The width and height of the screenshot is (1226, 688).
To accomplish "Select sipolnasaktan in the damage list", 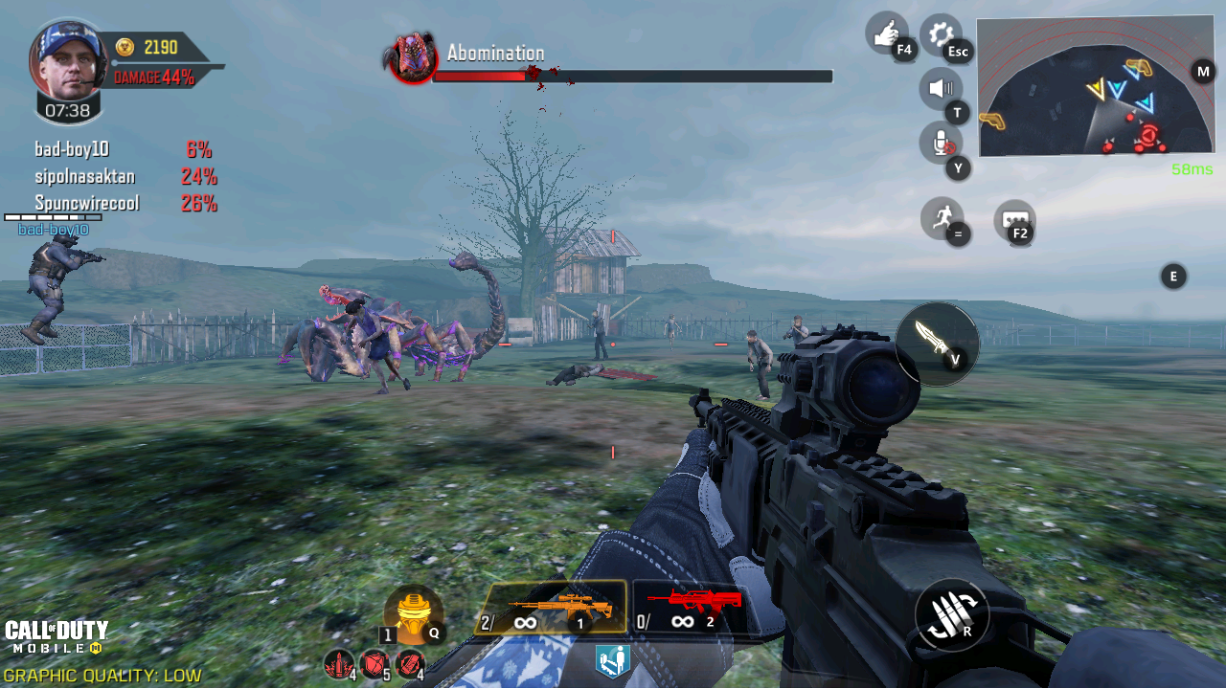I will [x=85, y=177].
